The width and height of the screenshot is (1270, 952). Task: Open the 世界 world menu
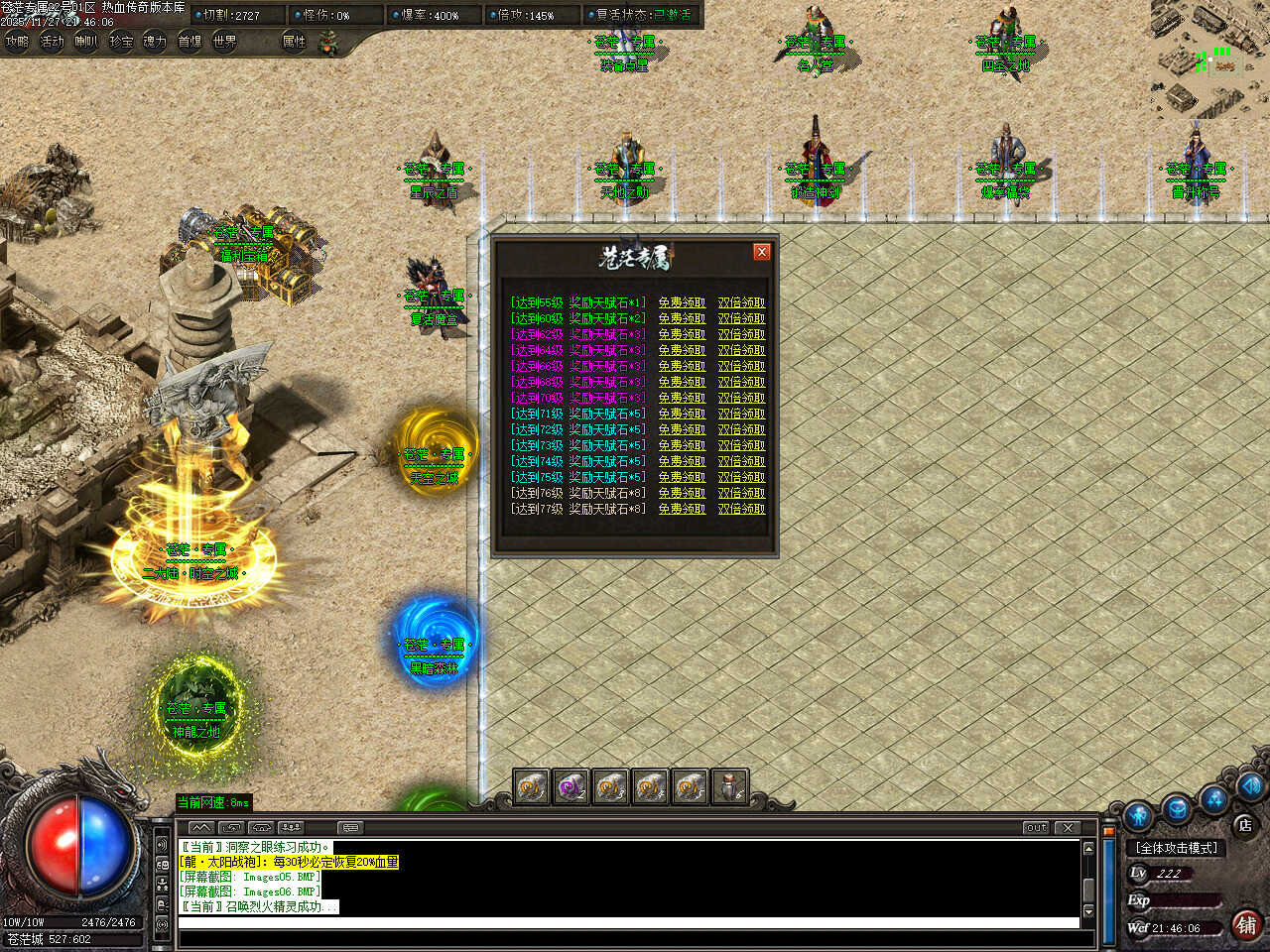click(225, 42)
